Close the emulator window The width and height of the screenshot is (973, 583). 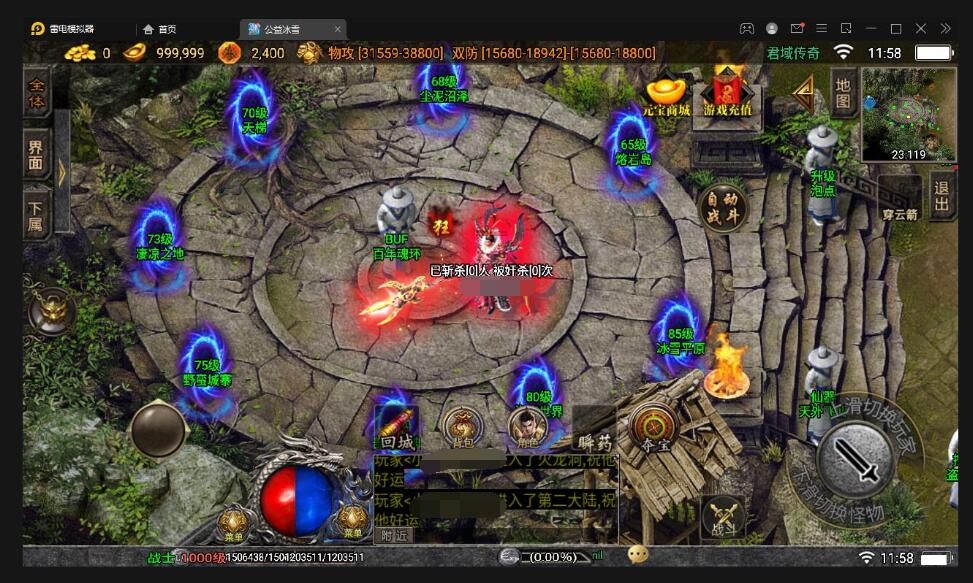pyautogui.click(x=945, y=28)
